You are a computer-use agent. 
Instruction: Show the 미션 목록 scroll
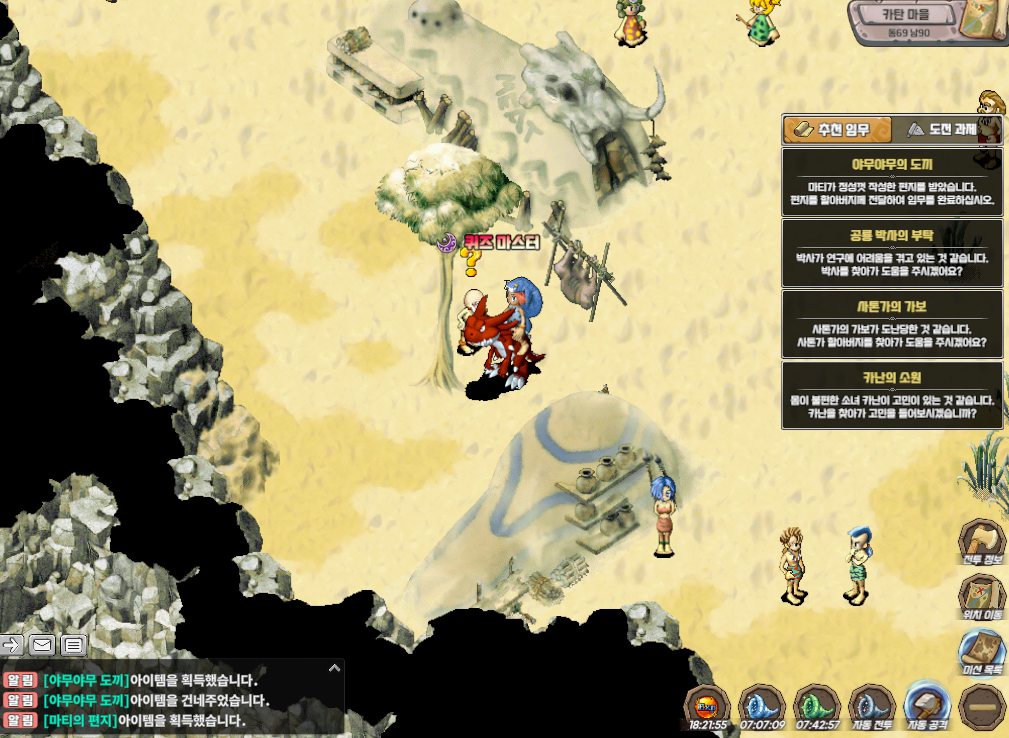pos(982,653)
